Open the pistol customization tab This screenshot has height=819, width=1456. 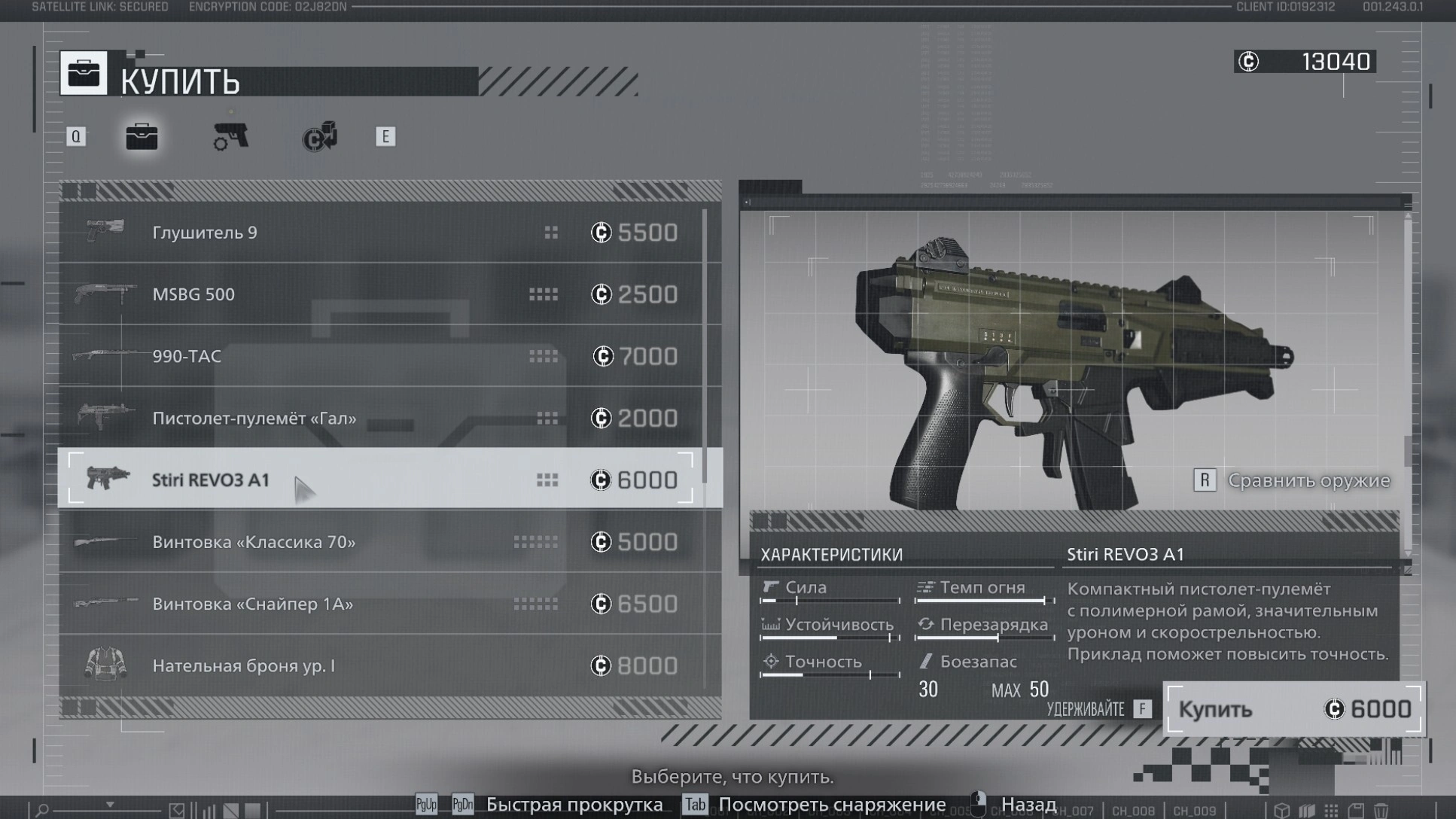(231, 137)
